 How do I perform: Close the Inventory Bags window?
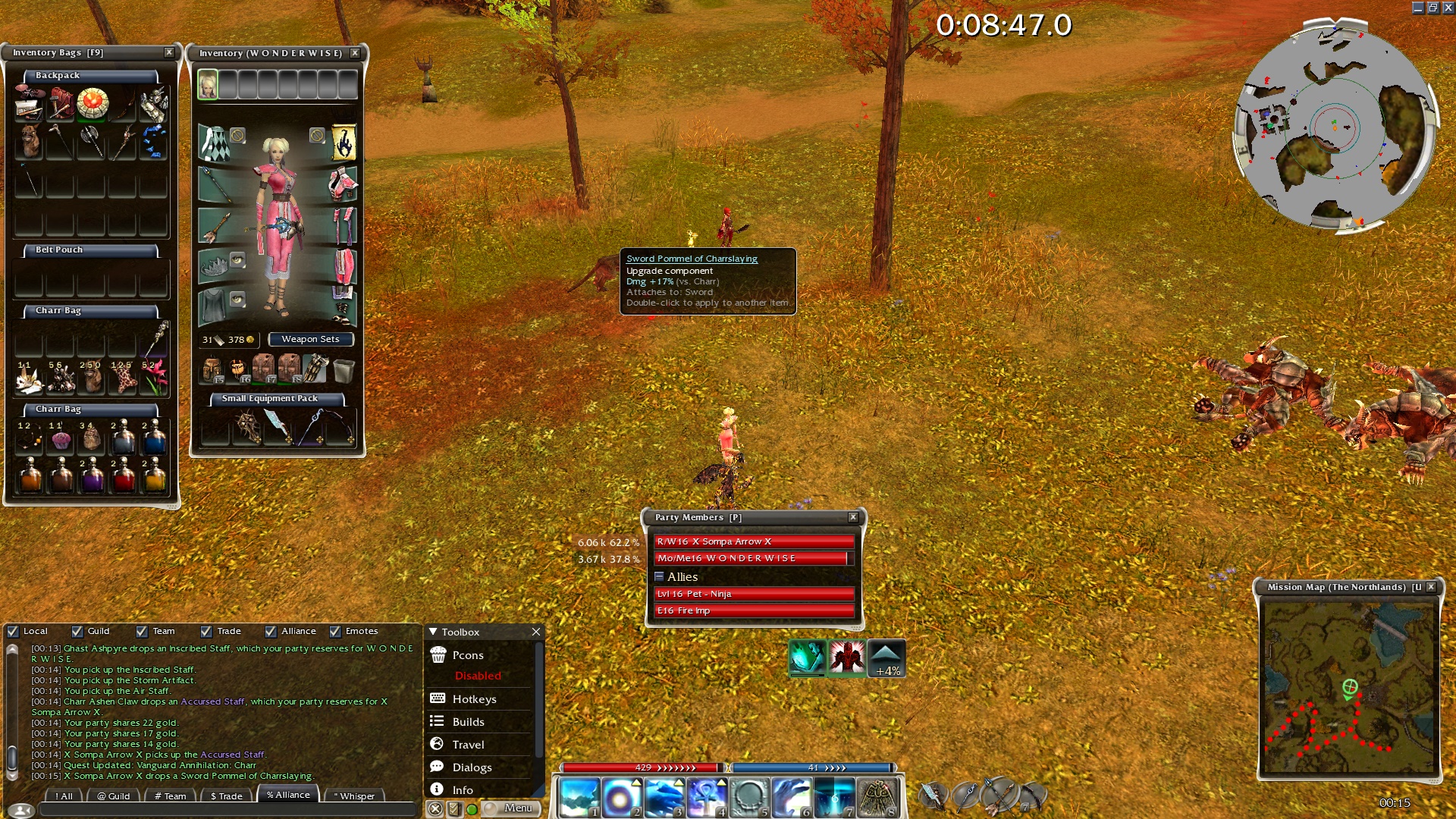(169, 52)
